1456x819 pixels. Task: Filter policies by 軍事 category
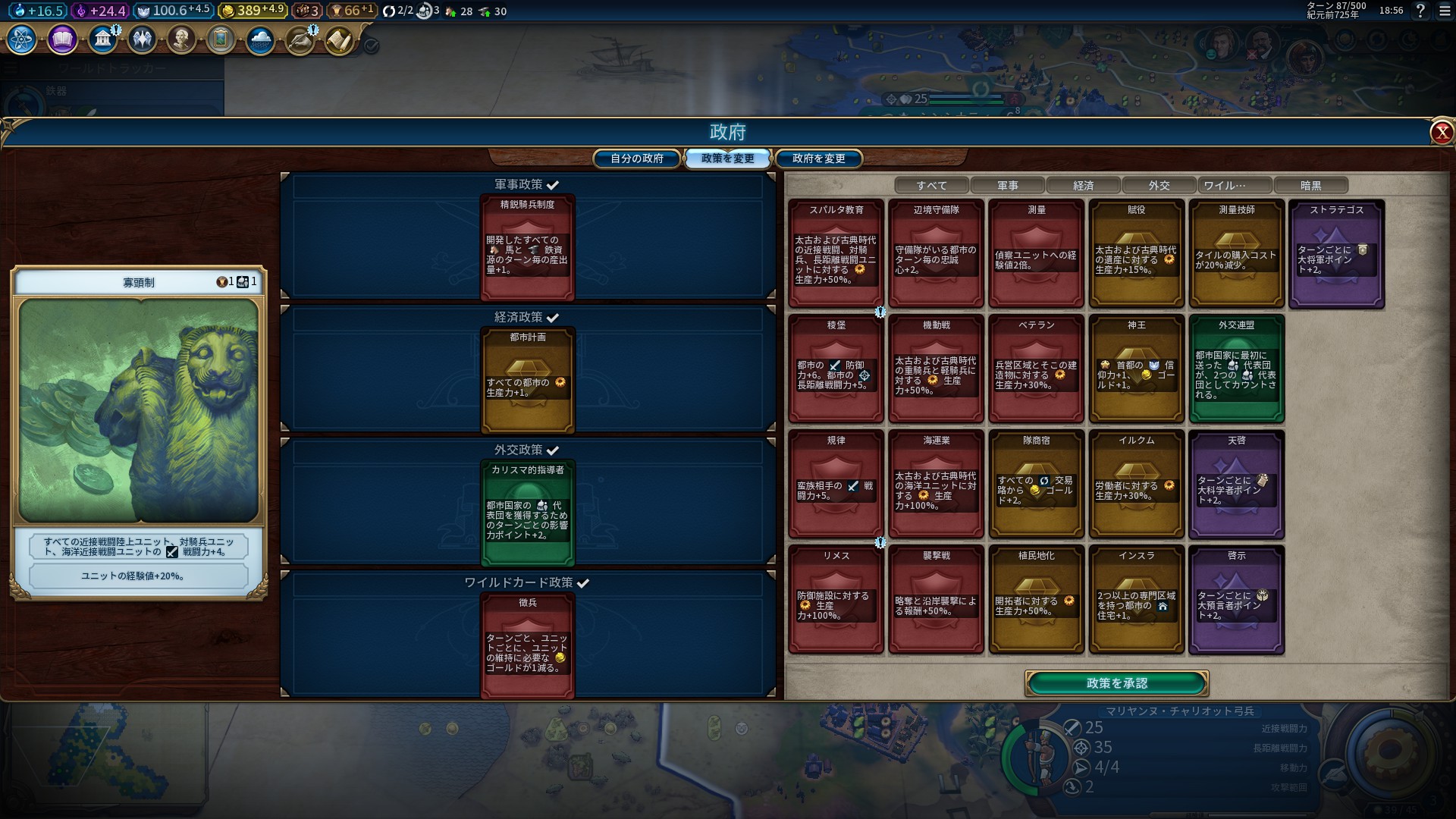point(1007,185)
